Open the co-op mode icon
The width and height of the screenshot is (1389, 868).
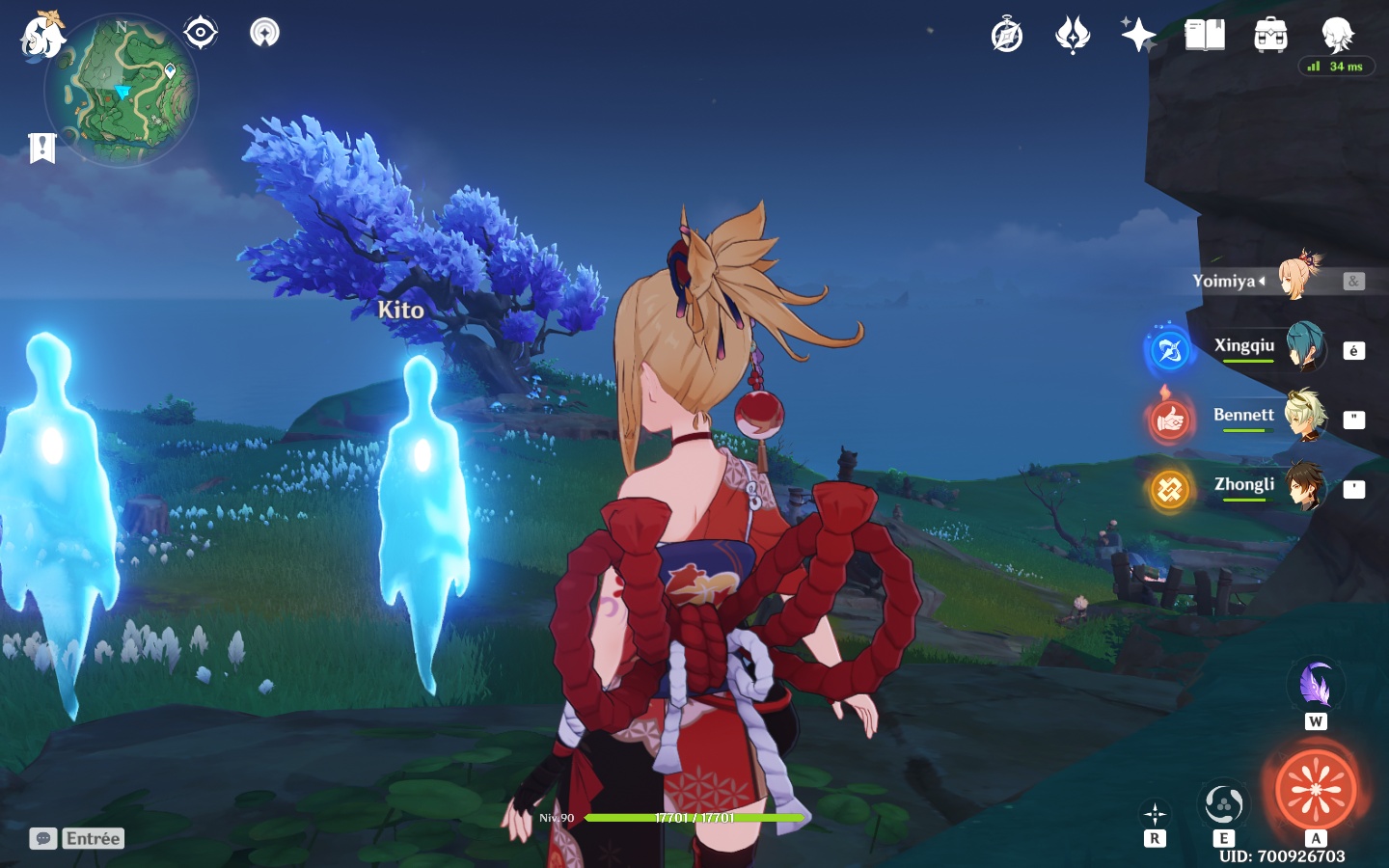(264, 33)
